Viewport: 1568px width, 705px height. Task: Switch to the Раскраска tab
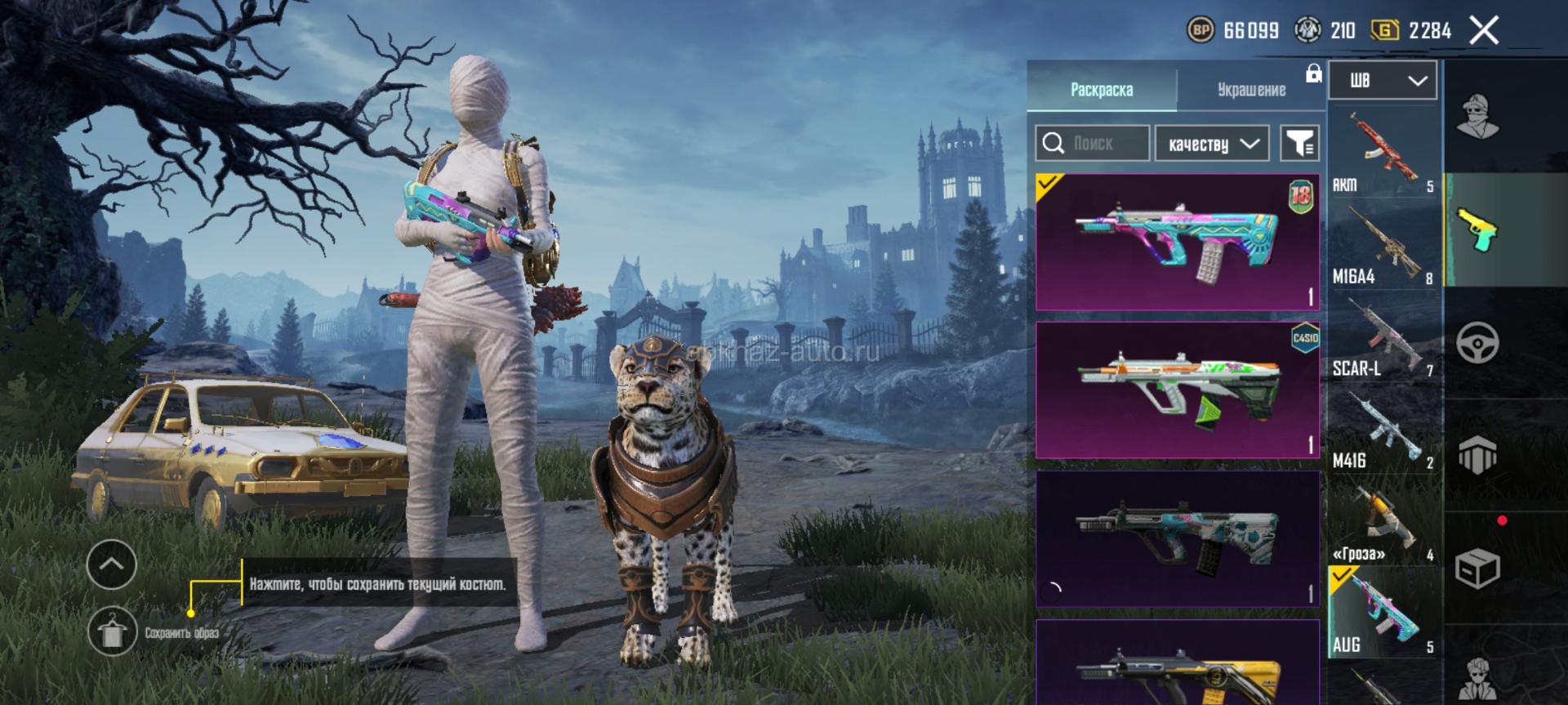point(1101,89)
